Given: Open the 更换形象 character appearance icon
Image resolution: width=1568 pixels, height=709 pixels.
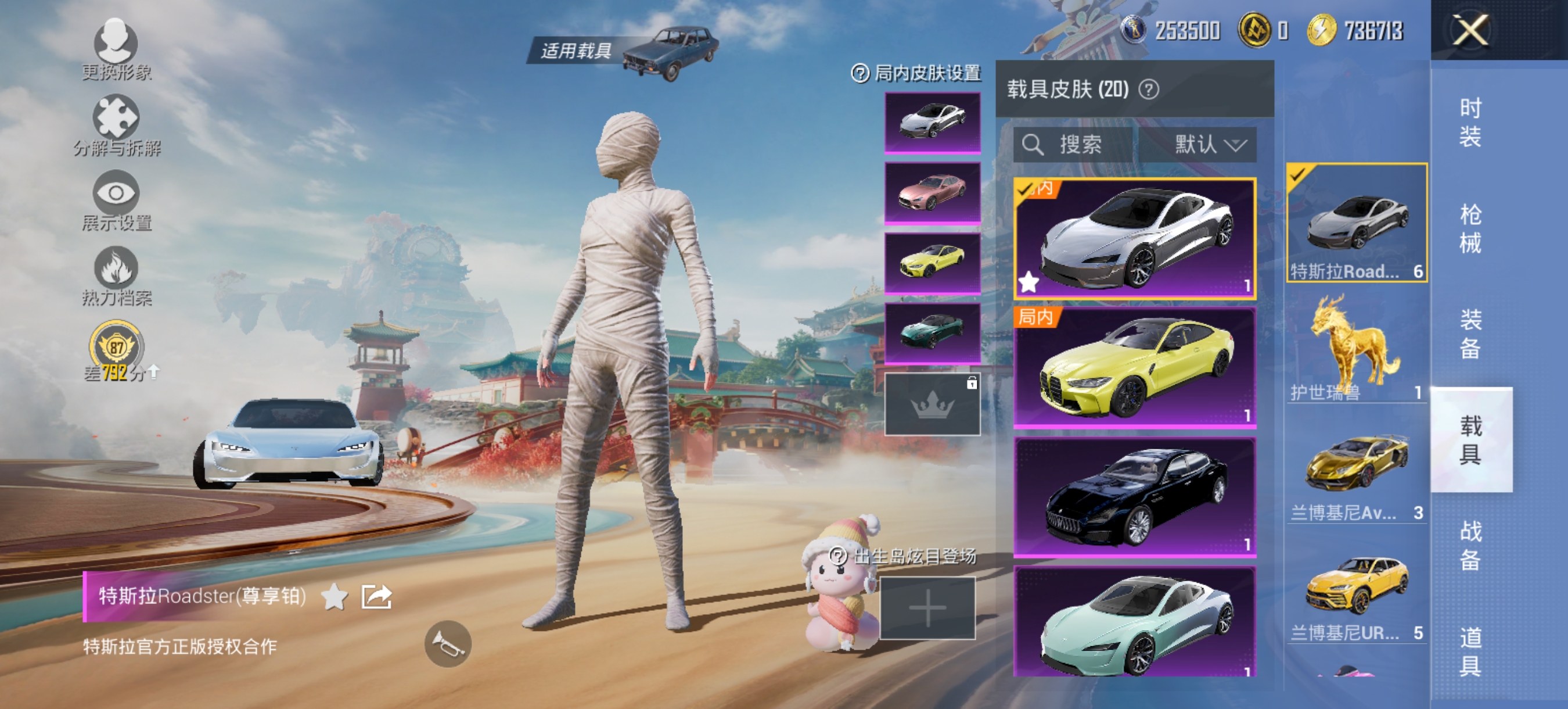Looking at the screenshot, I should (117, 44).
